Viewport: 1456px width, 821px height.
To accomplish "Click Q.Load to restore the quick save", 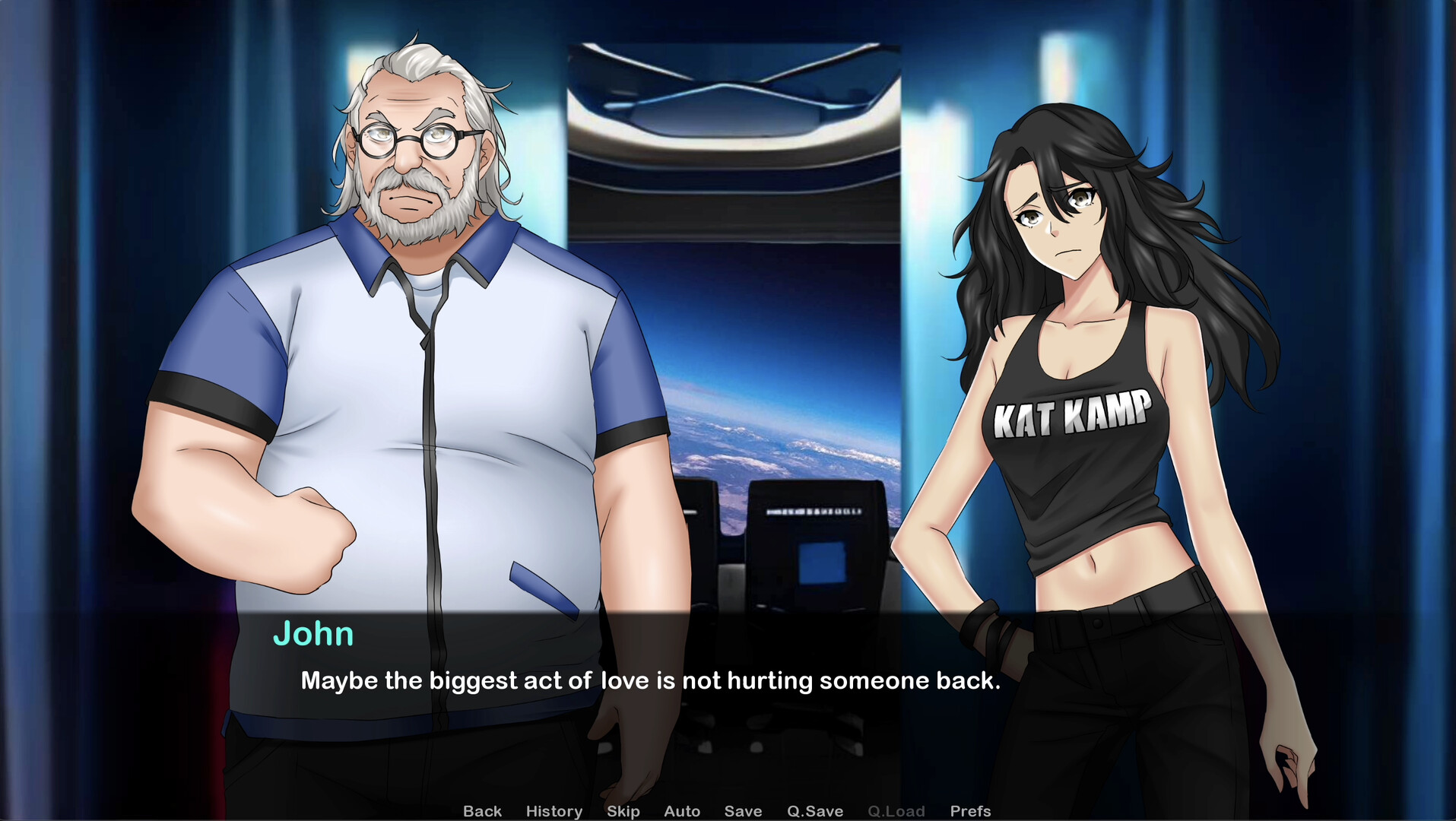I will point(896,811).
